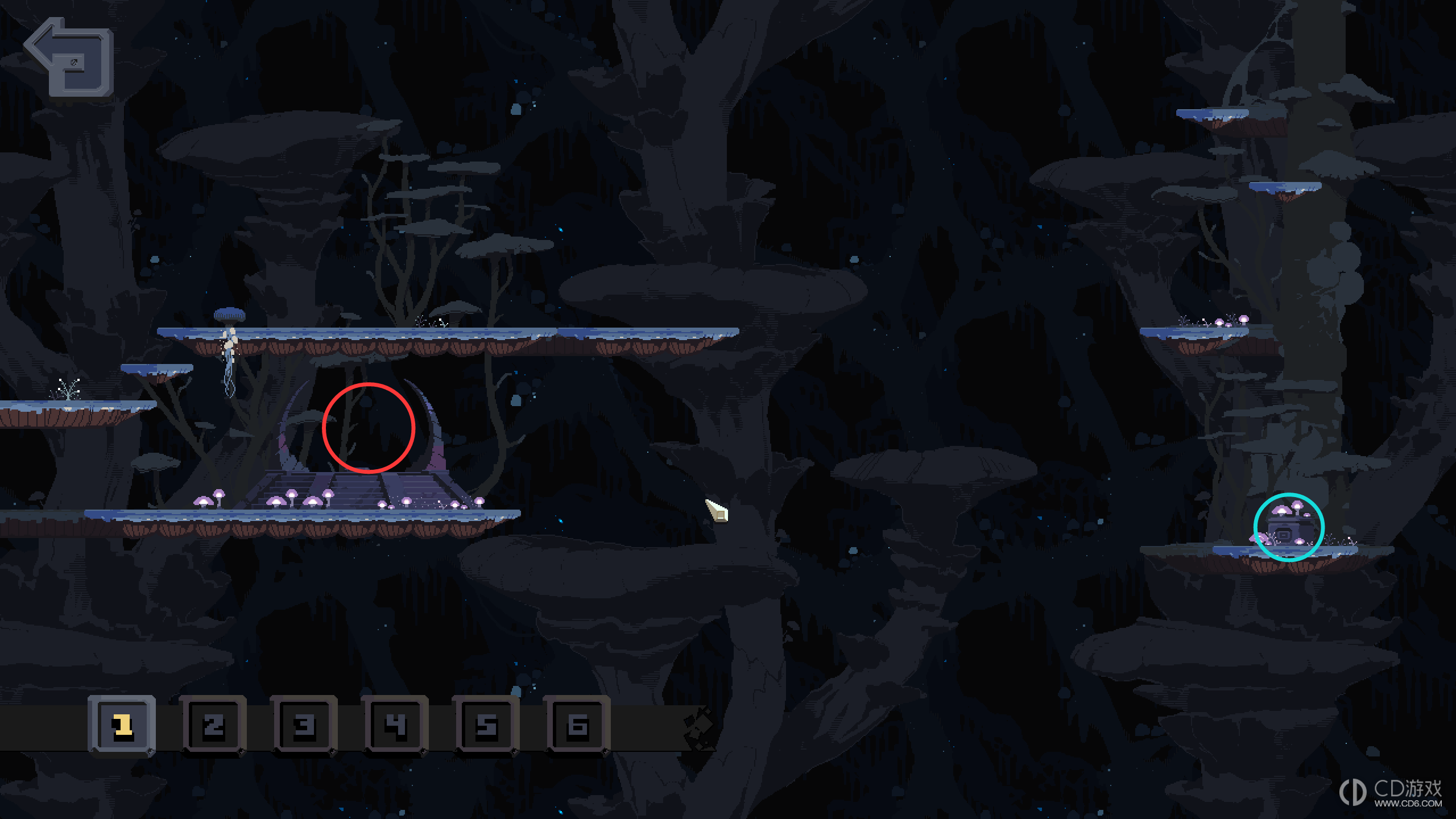Image resolution: width=1456 pixels, height=819 pixels.
Task: Open page tab number 3
Action: pos(304,726)
